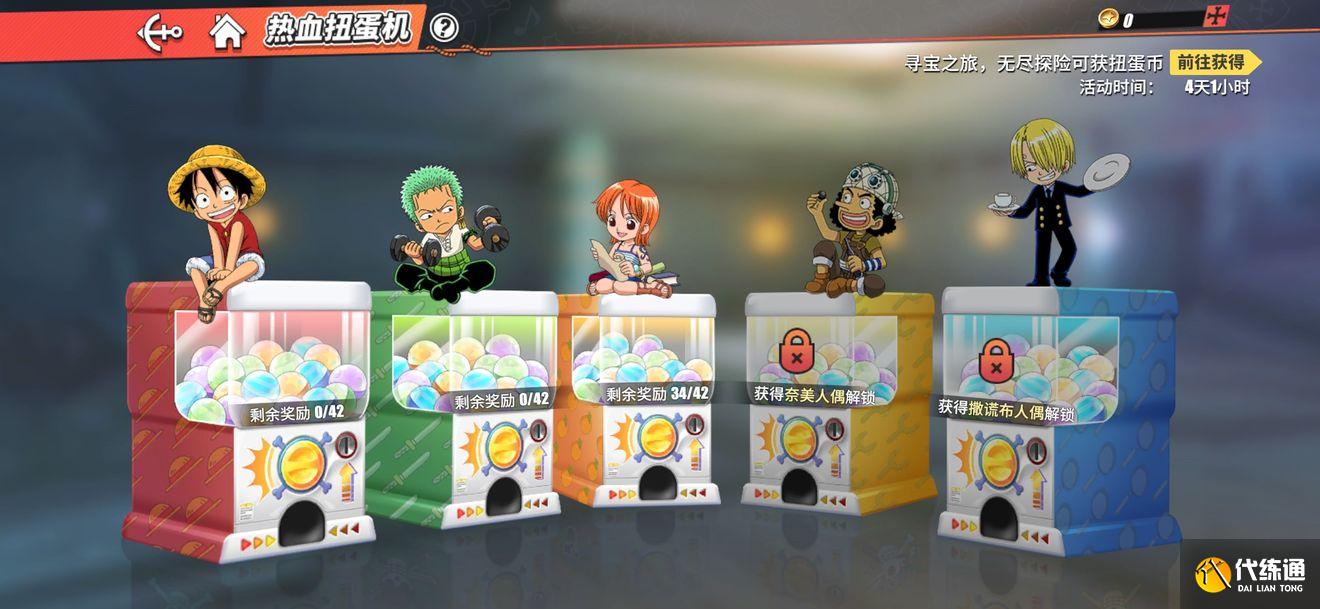Tap the 前往获得 button
The height and width of the screenshot is (609, 1320).
click(x=1212, y=62)
